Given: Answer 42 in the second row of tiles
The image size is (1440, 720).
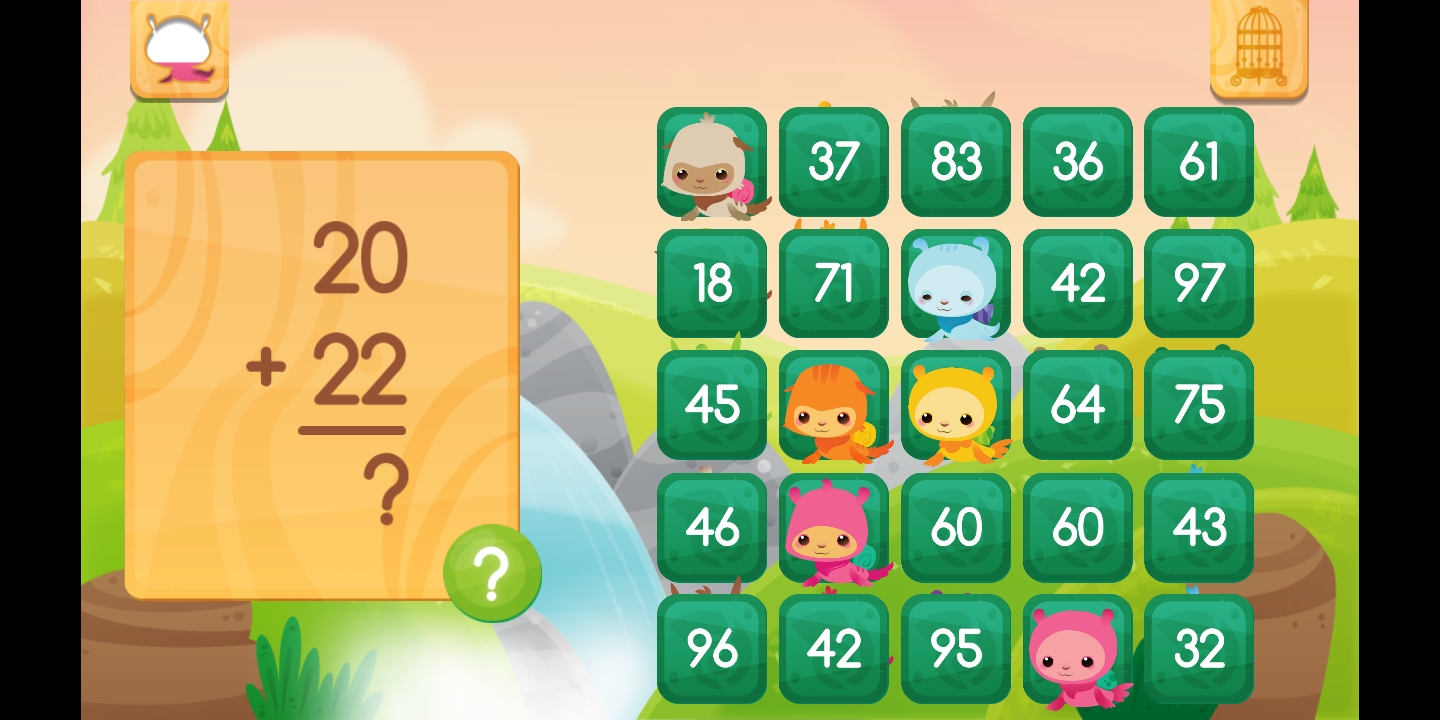Looking at the screenshot, I should [1077, 283].
